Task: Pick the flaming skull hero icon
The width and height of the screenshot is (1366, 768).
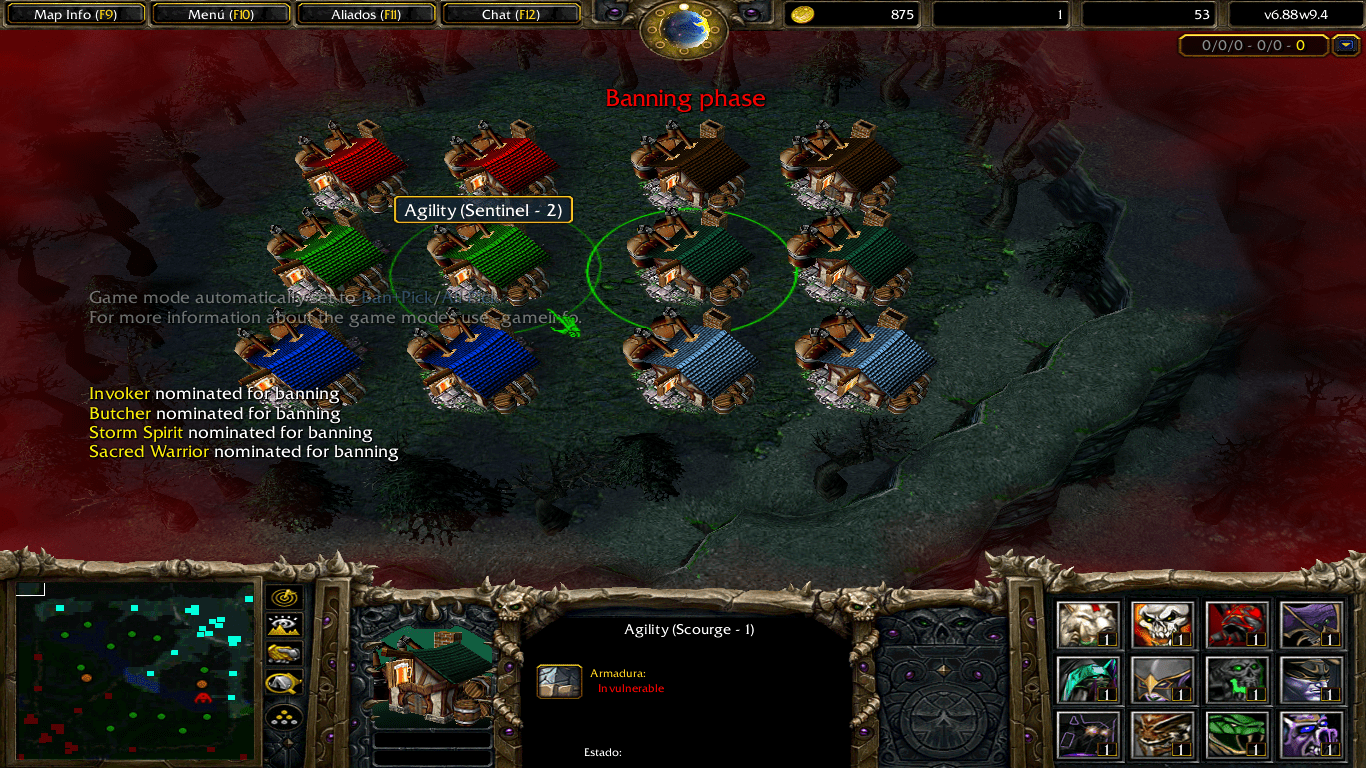Action: pyautogui.click(x=1163, y=625)
